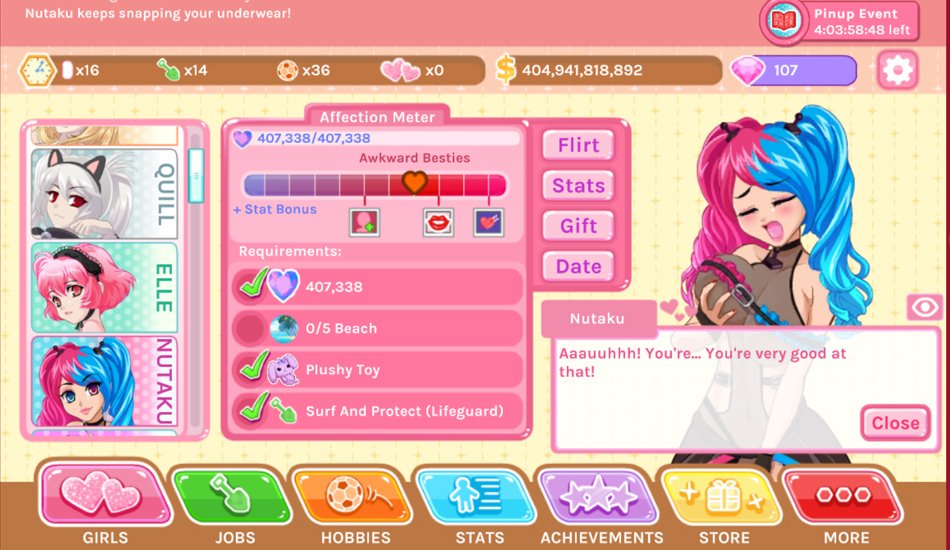Viewport: 950px width, 550px height.
Task: Select Quill from the girl list
Action: click(x=104, y=193)
